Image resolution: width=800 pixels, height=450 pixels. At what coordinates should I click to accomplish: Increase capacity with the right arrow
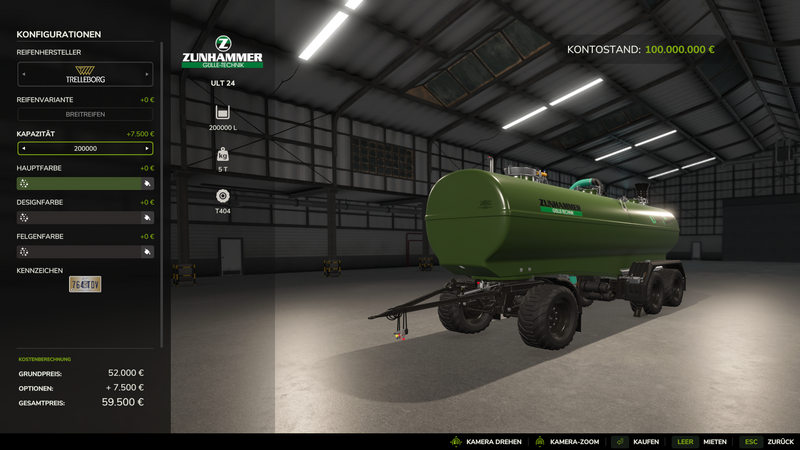point(147,148)
